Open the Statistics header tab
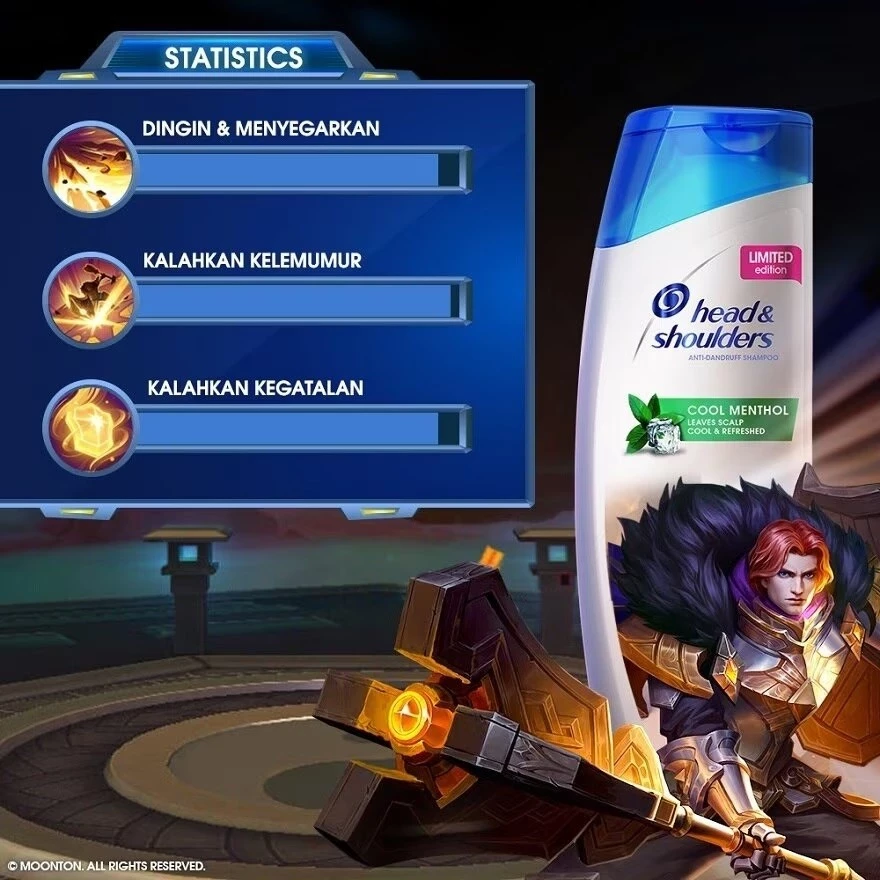The image size is (880, 880). tap(233, 57)
